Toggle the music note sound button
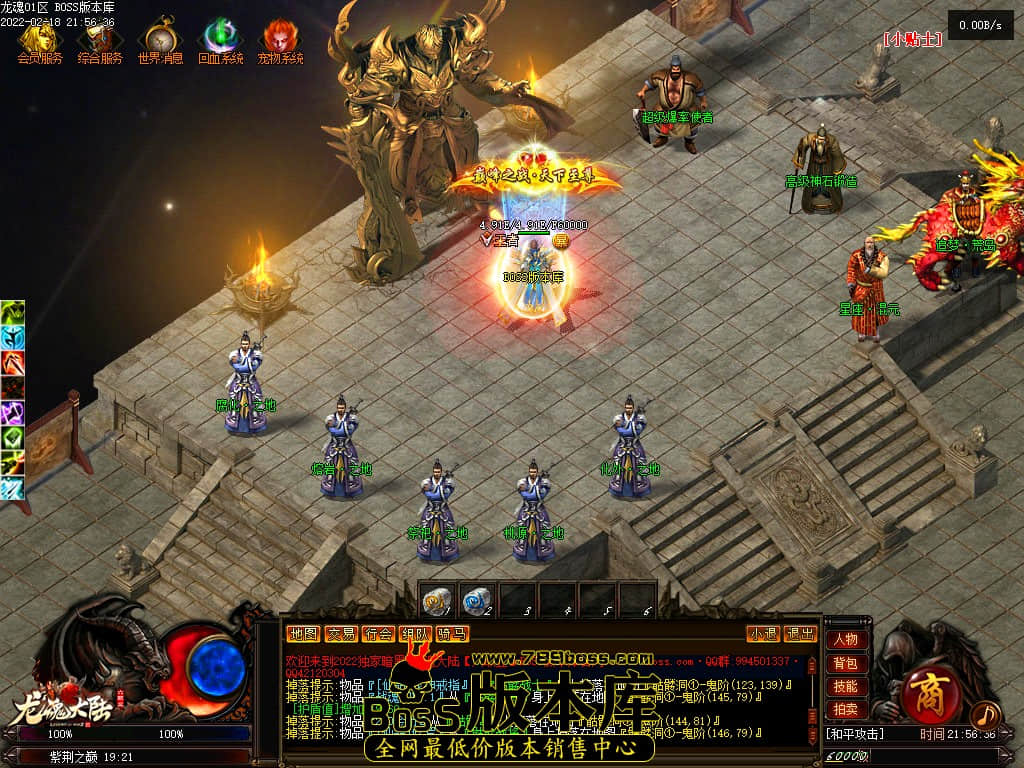Screen dimensions: 1024x768 click(x=985, y=714)
